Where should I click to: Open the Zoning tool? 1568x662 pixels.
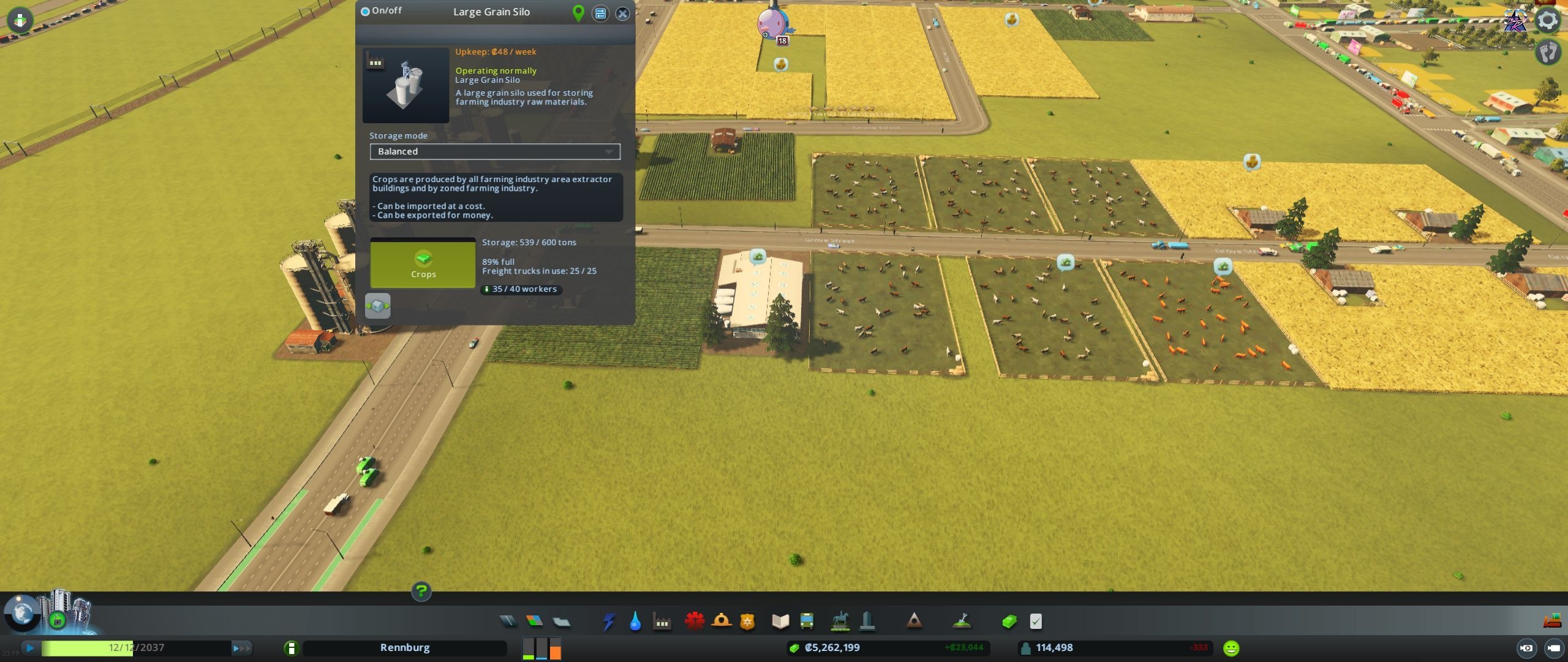click(534, 622)
